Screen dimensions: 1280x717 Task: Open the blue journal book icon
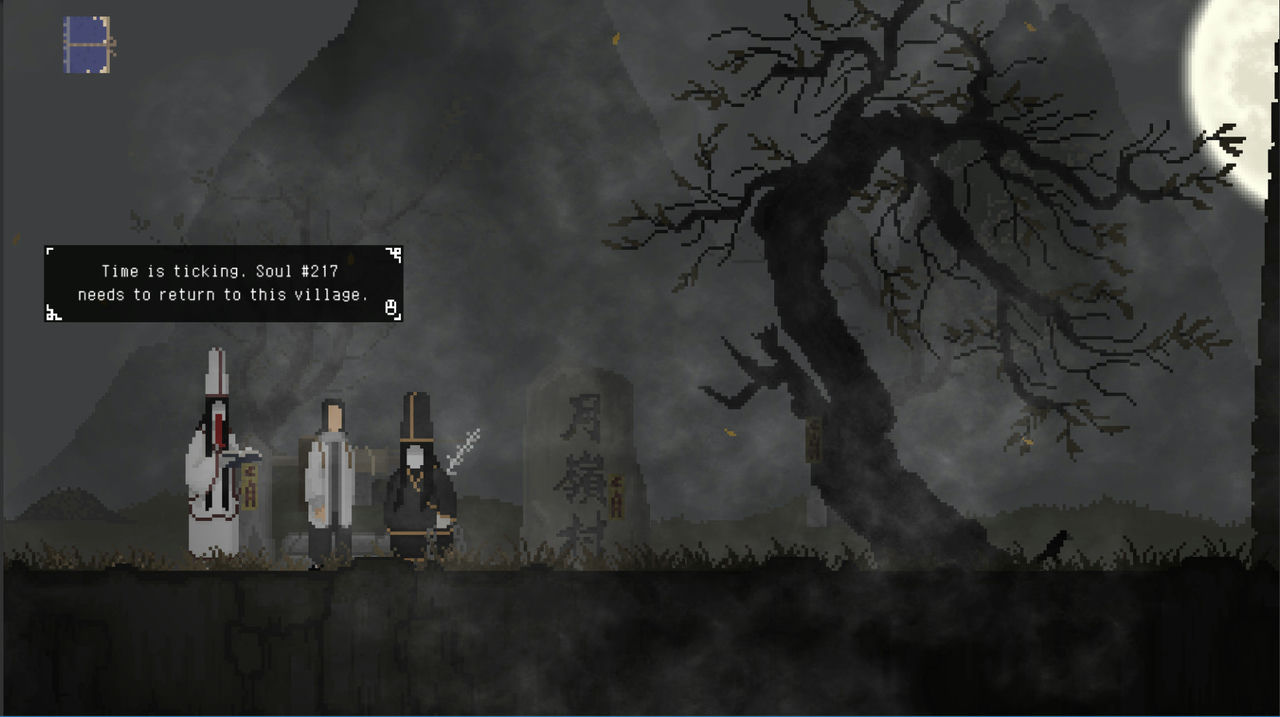[88, 45]
